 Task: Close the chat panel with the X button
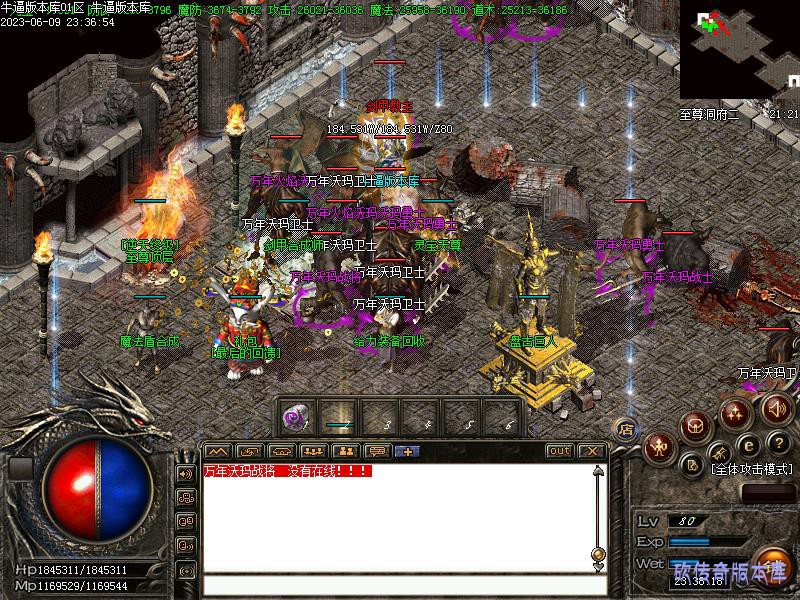click(x=590, y=451)
